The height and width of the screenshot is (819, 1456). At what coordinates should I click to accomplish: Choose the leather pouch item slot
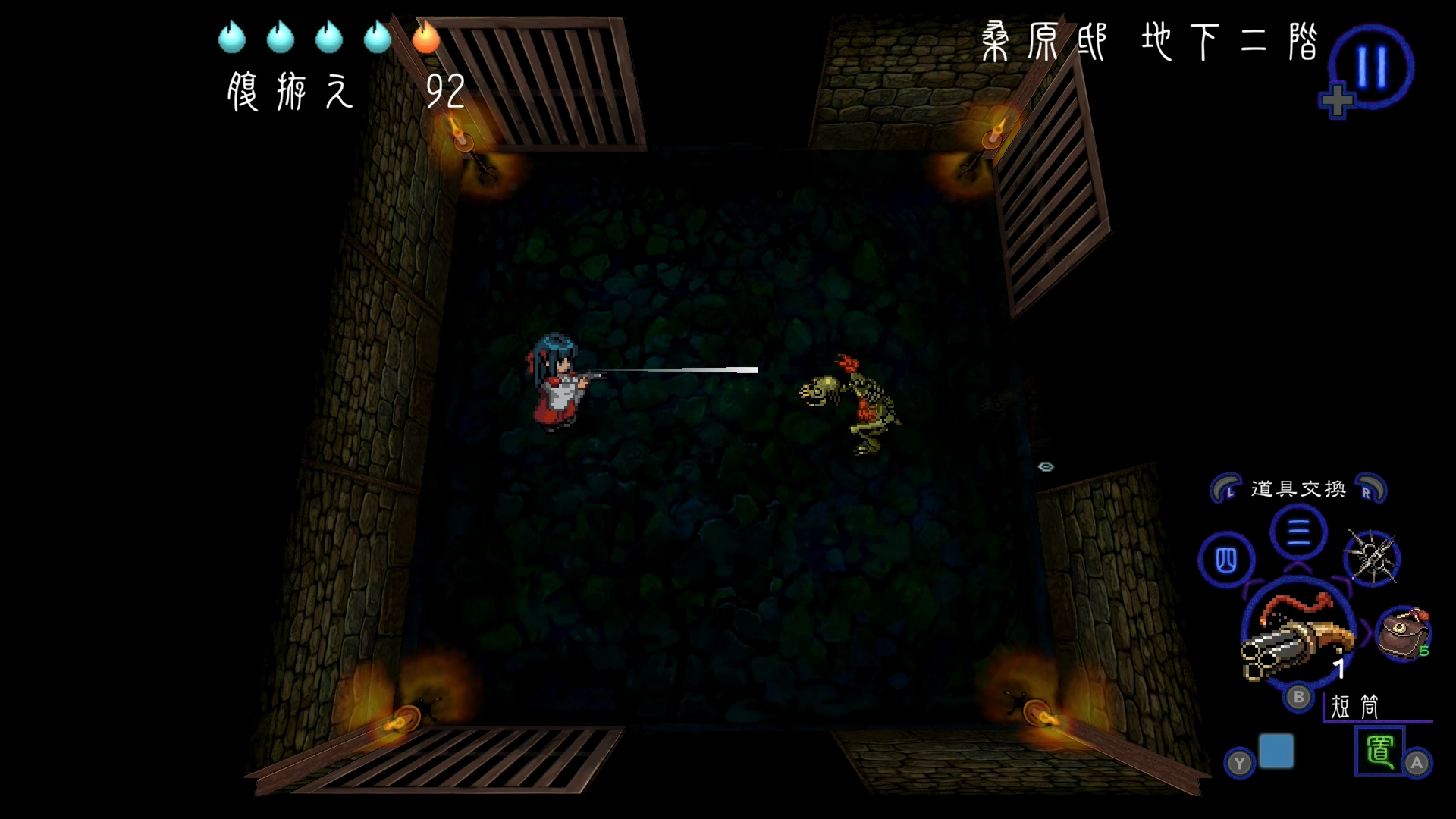[x=1403, y=634]
